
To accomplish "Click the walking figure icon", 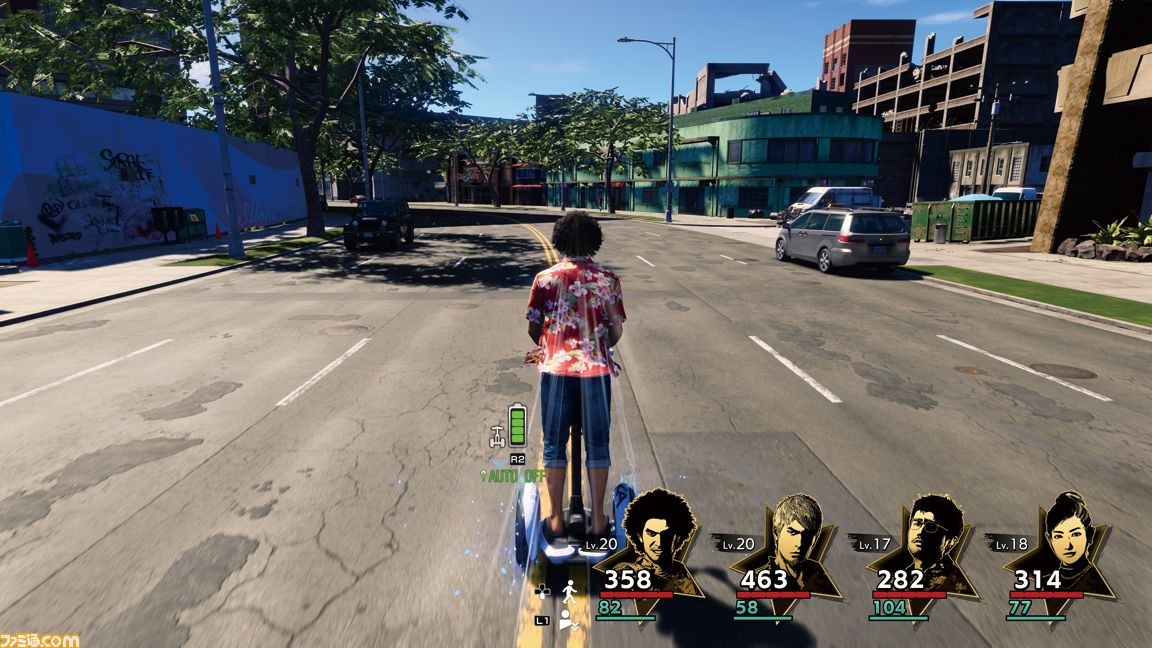I will 572,590.
